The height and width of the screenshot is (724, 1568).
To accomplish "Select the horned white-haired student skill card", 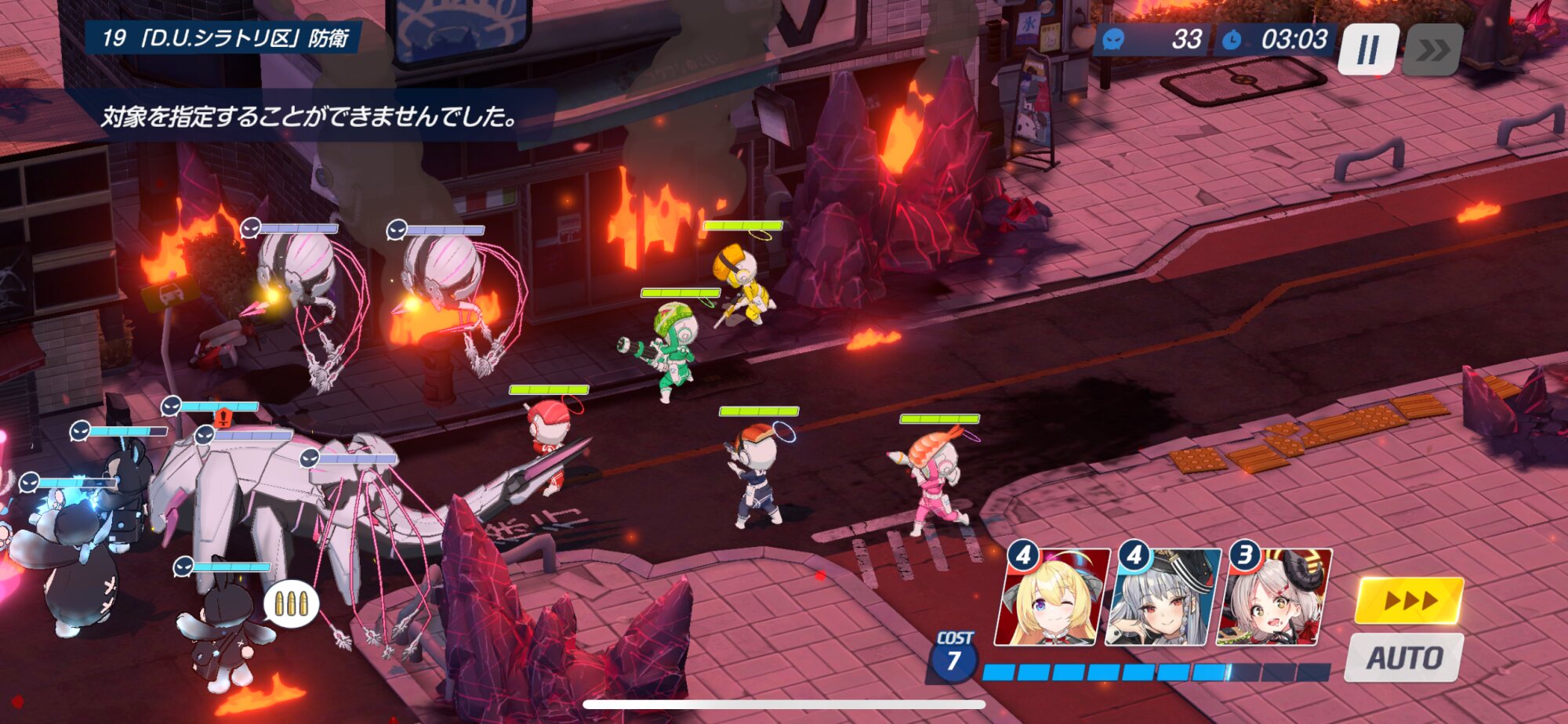I will 1274,599.
